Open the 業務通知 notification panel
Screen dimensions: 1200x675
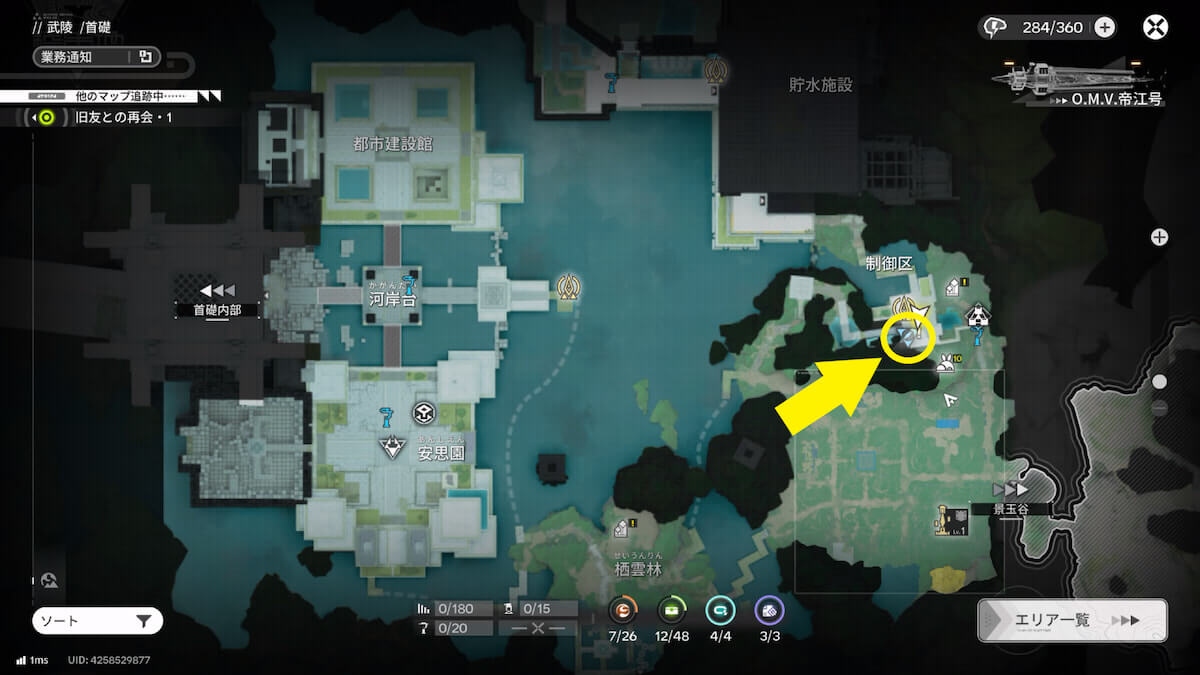[94, 56]
